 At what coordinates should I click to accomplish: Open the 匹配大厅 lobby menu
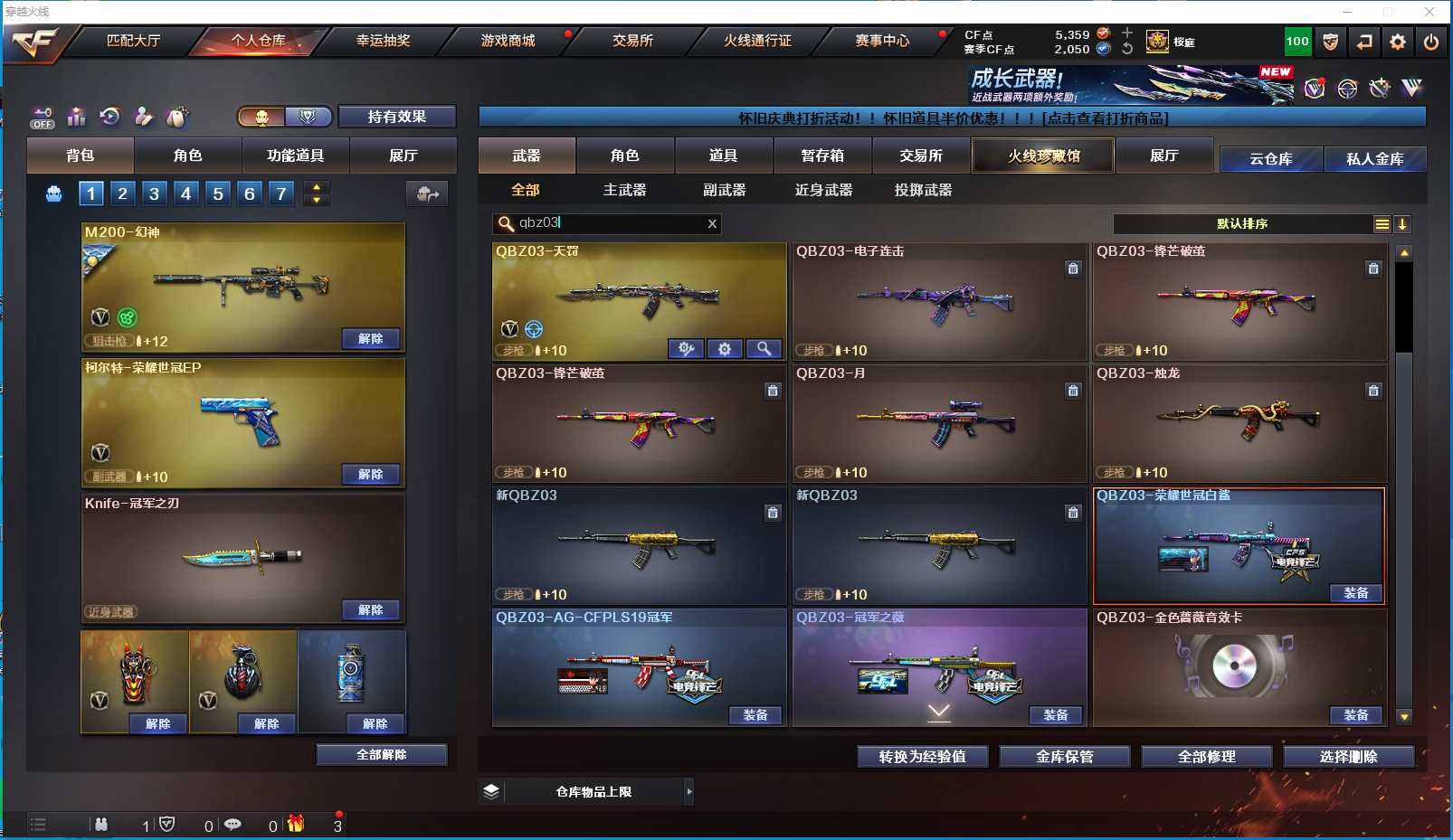[133, 41]
